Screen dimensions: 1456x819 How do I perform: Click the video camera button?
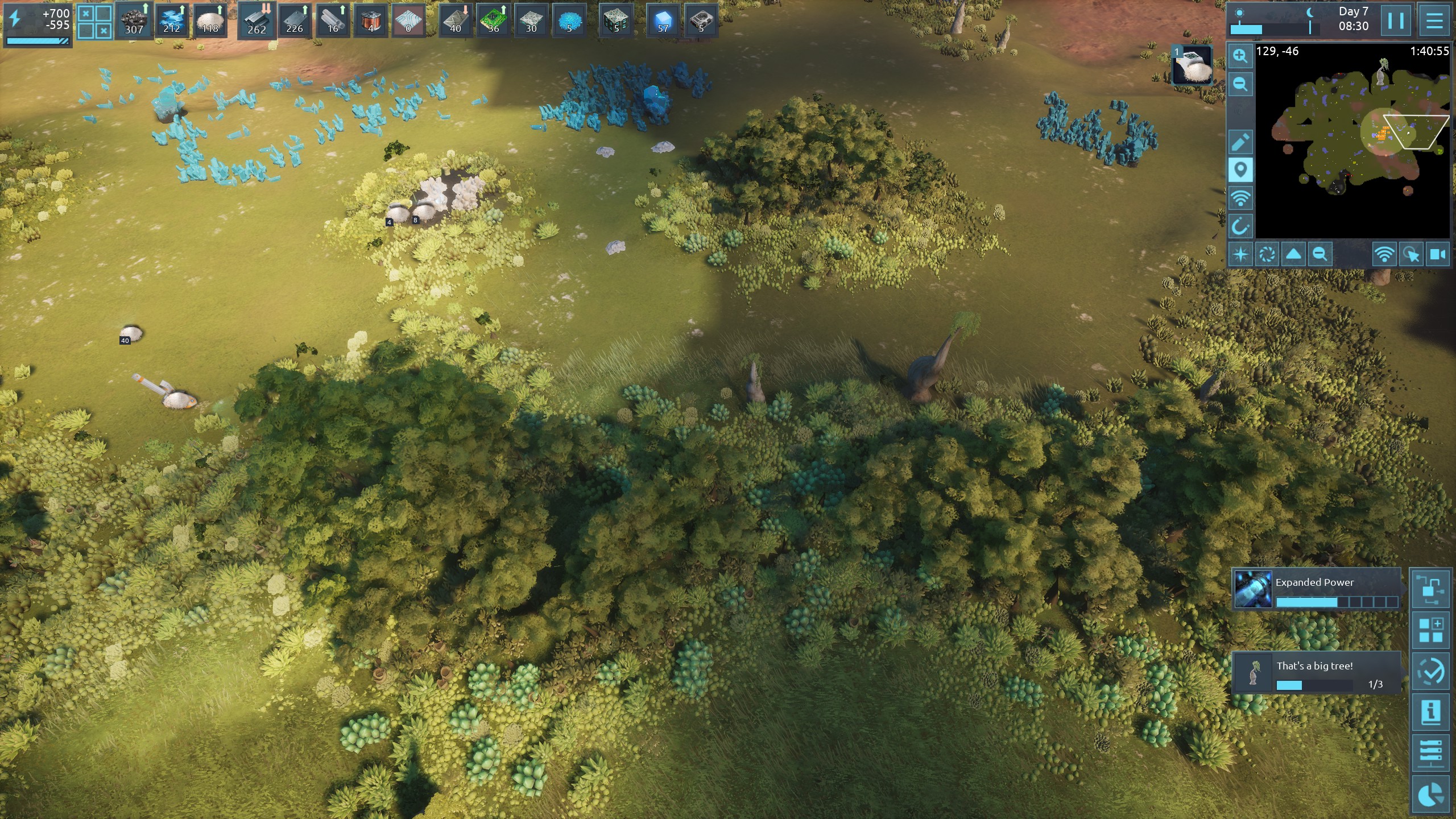click(1438, 254)
